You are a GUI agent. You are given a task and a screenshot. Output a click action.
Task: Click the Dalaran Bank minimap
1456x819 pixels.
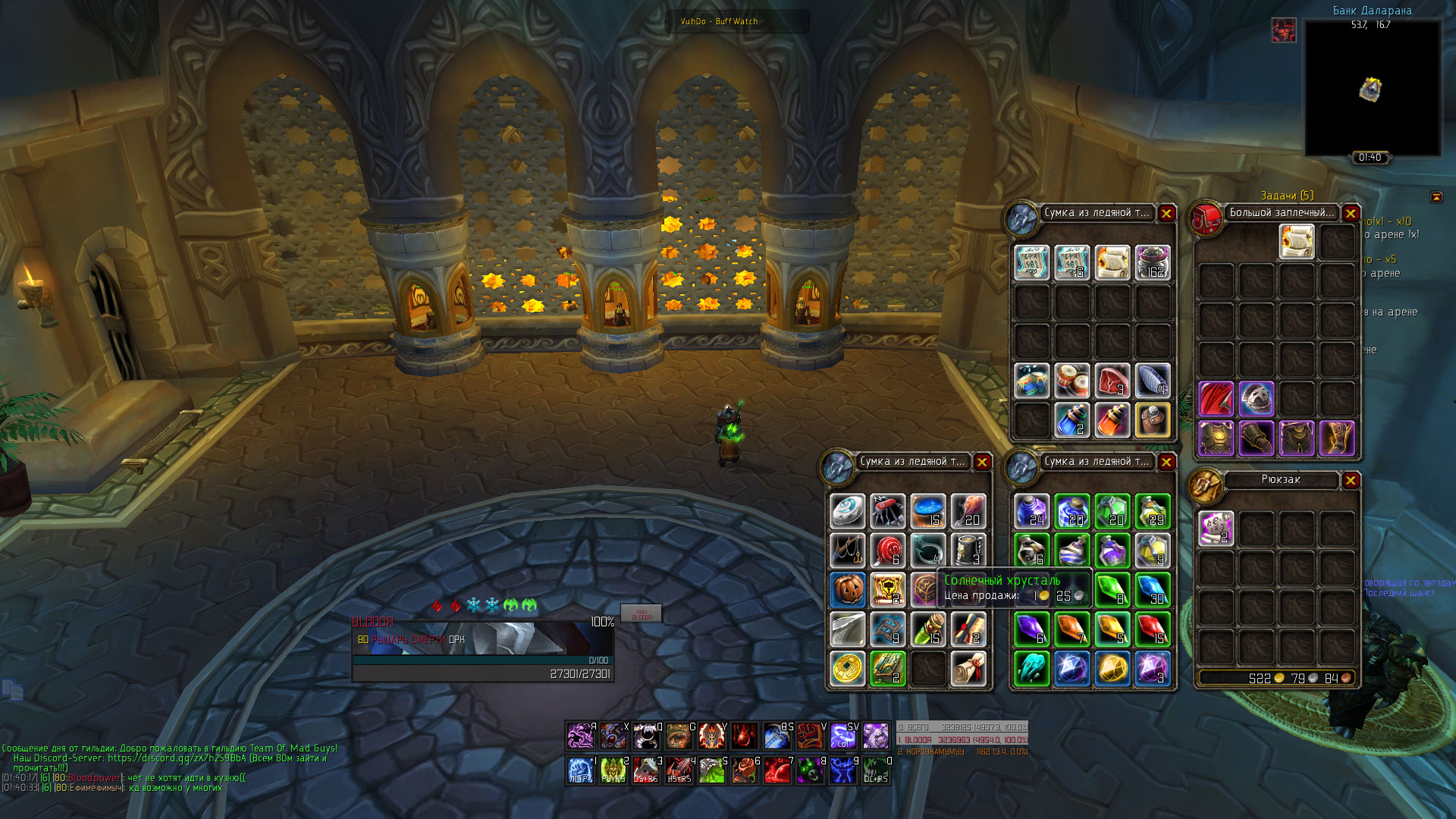[x=1372, y=89]
